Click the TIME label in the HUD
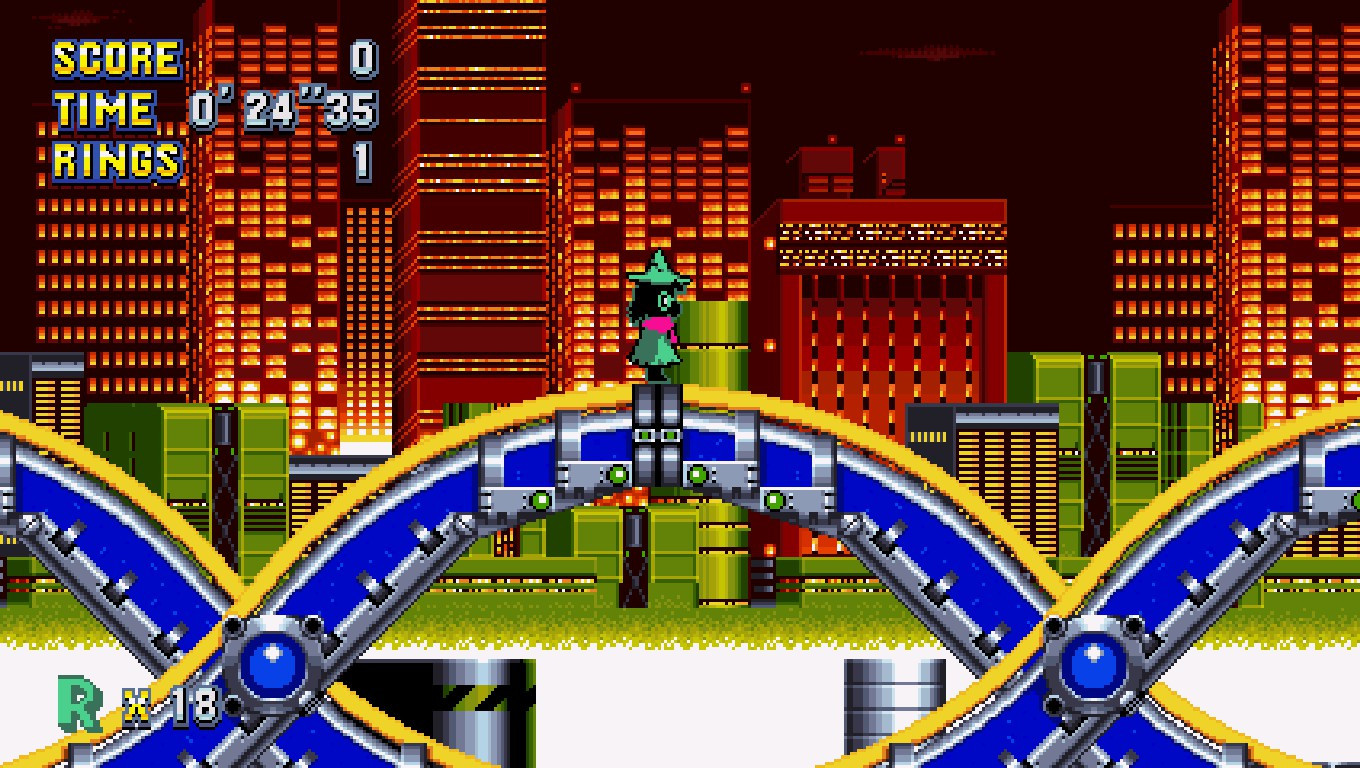 click(x=100, y=106)
